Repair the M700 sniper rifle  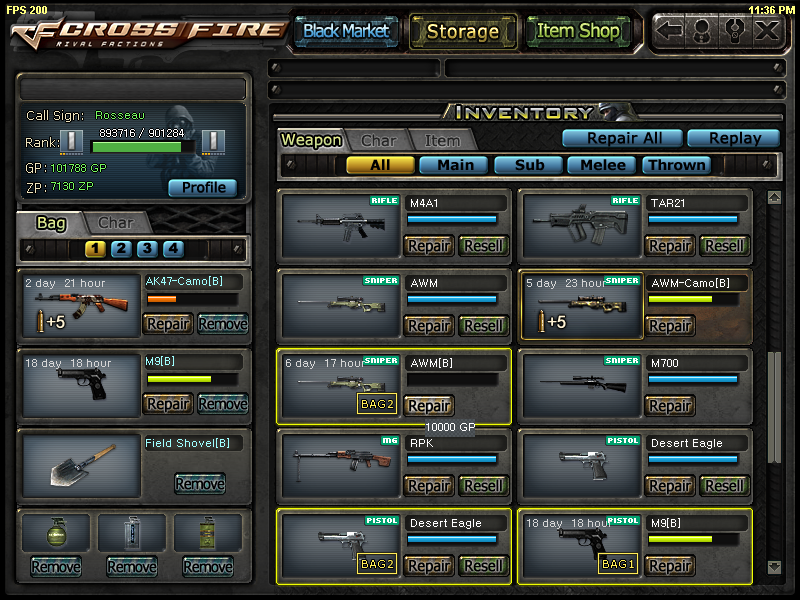coord(670,405)
